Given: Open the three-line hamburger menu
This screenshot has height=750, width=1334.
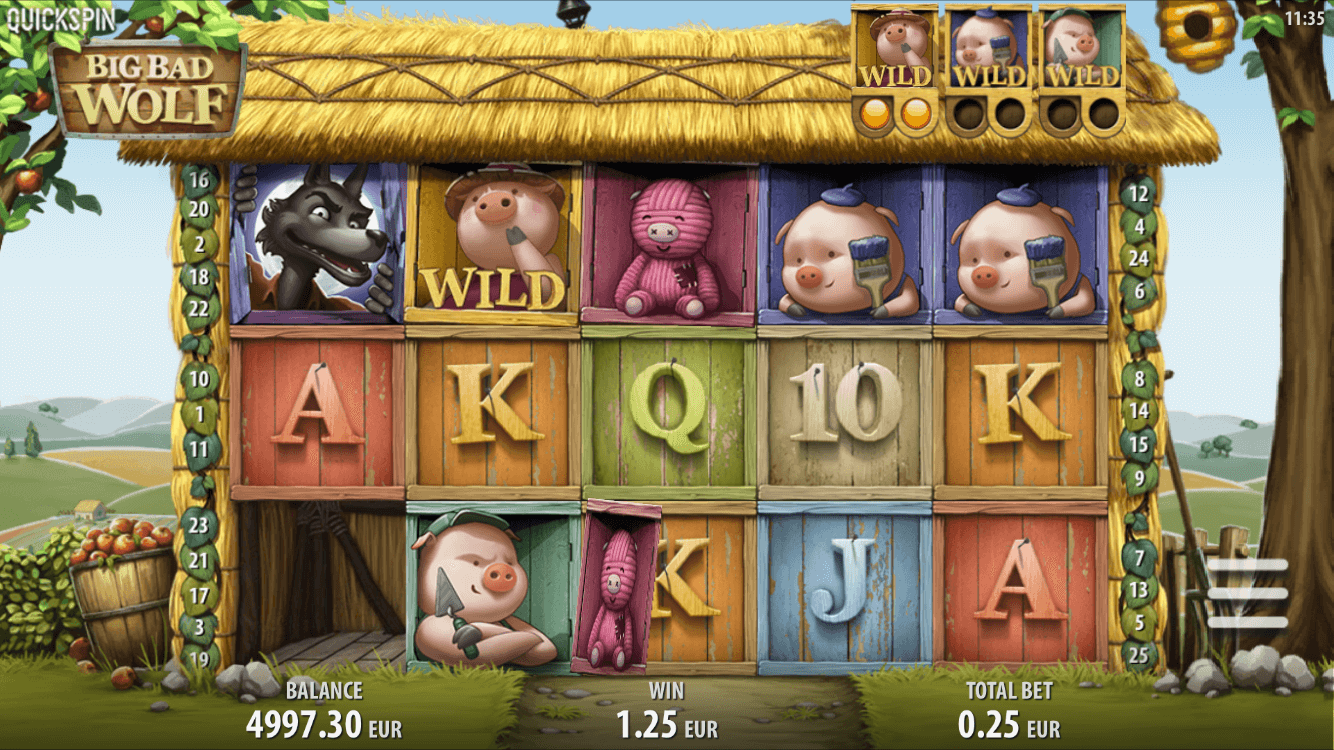Looking at the screenshot, I should 1247,593.
